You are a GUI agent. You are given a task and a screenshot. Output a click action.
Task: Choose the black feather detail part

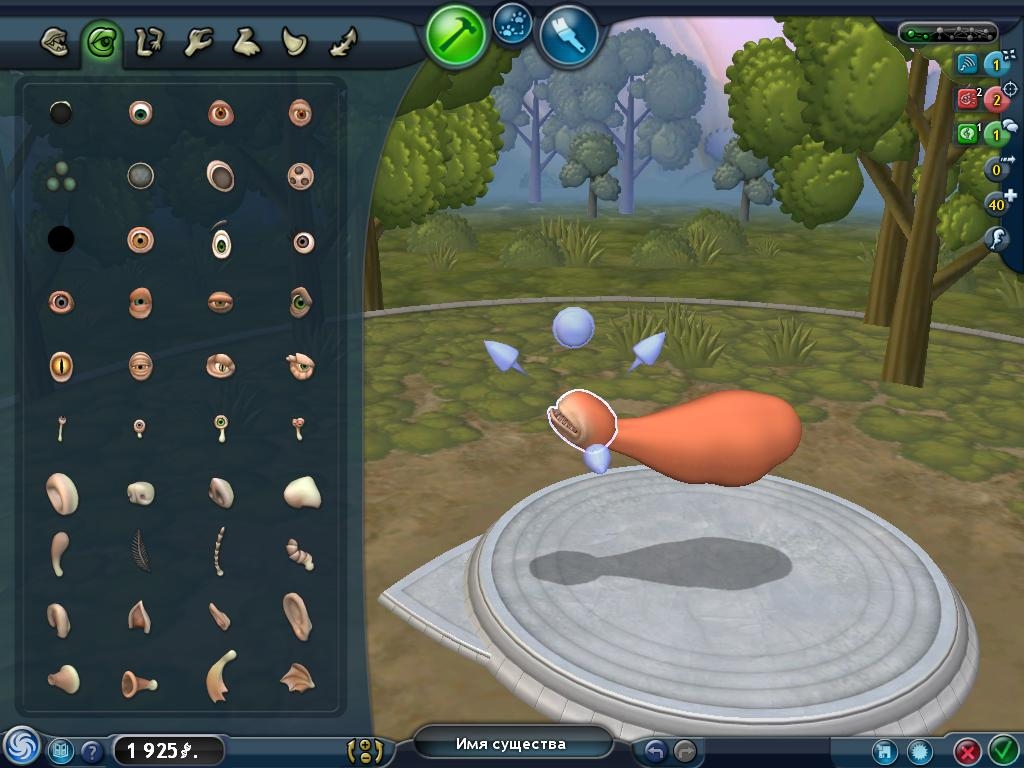click(x=140, y=551)
